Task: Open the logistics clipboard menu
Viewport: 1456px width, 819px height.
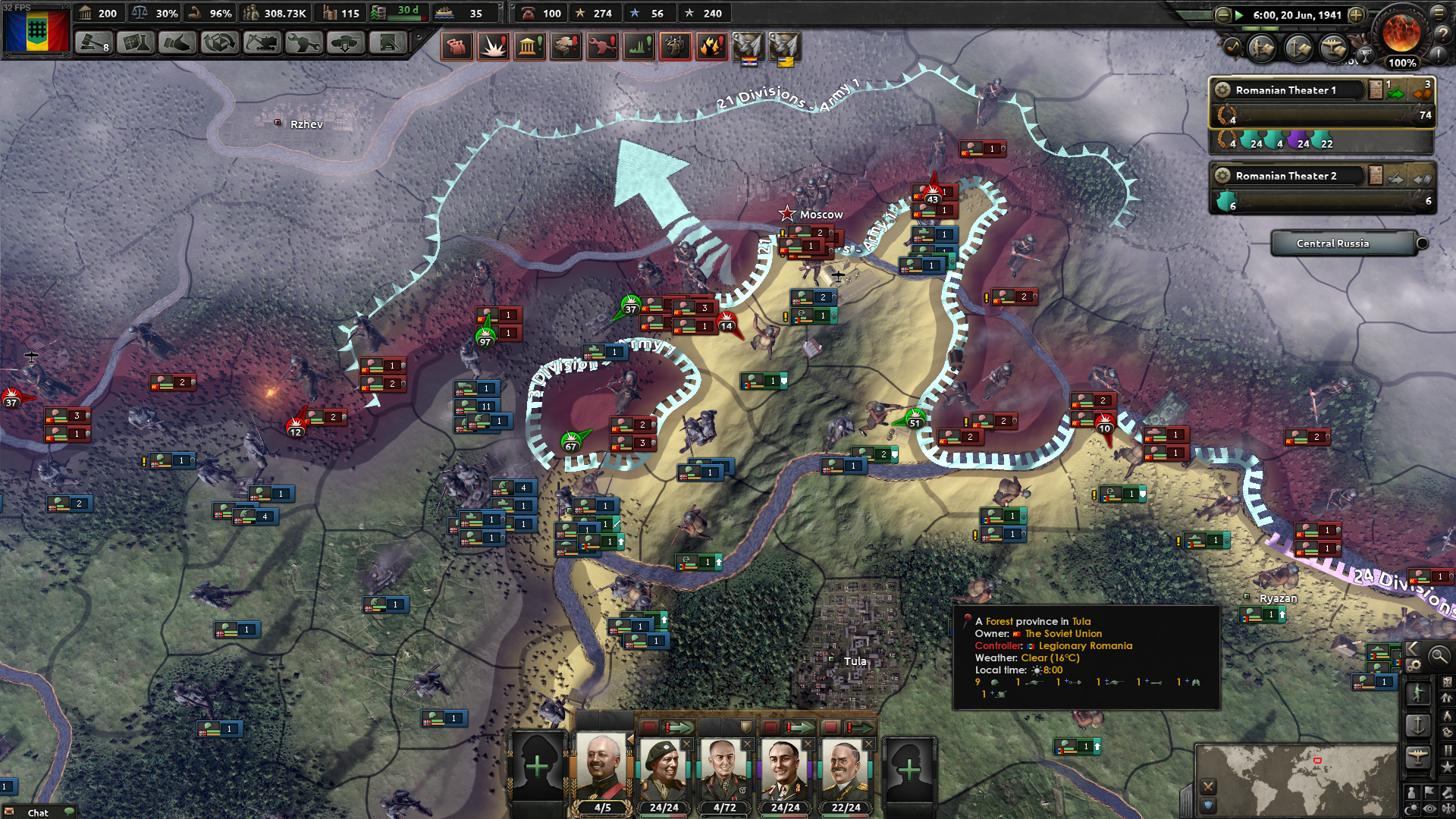Action: tap(388, 43)
